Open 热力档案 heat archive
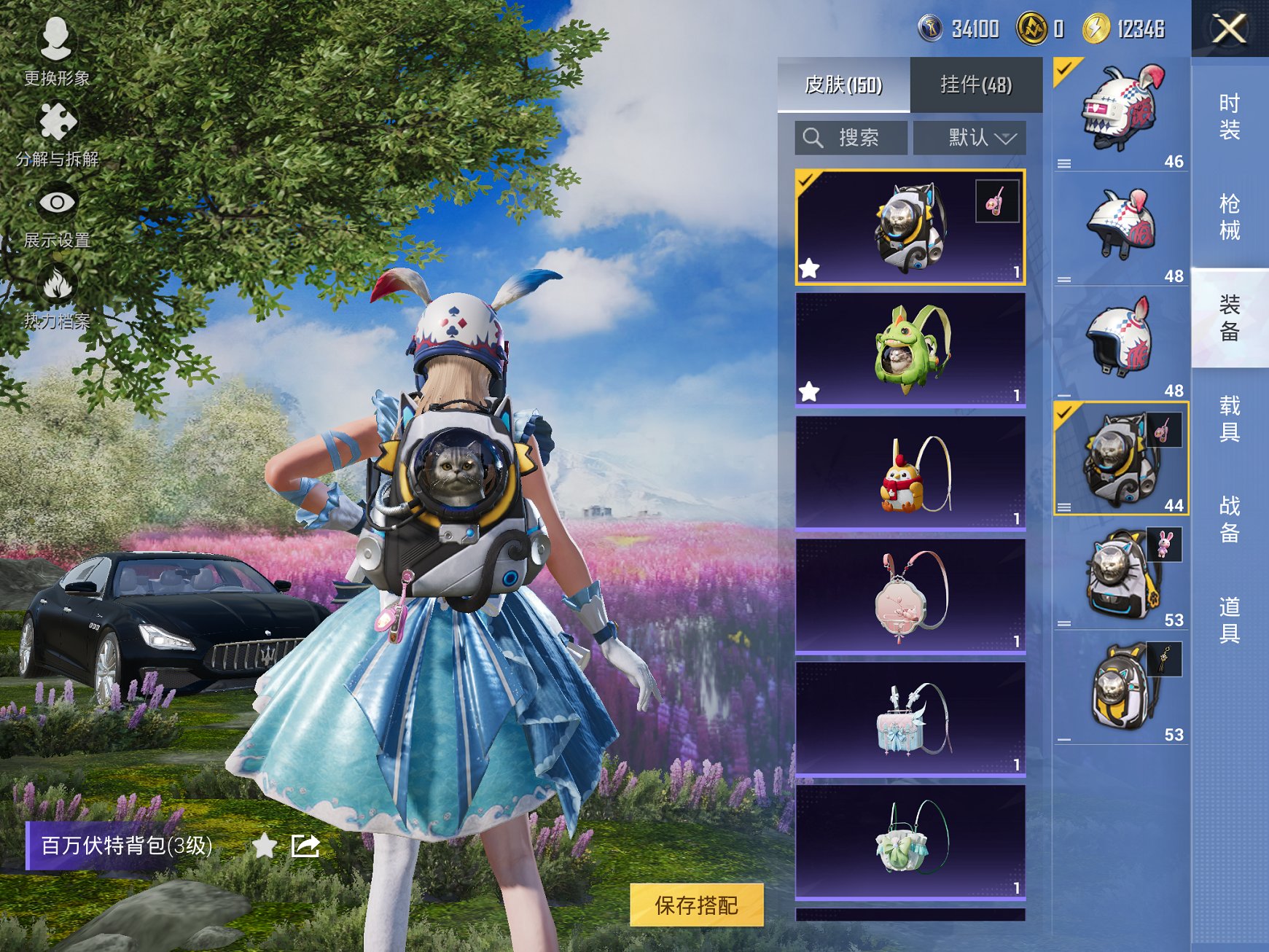The width and height of the screenshot is (1269, 952). coord(57,297)
